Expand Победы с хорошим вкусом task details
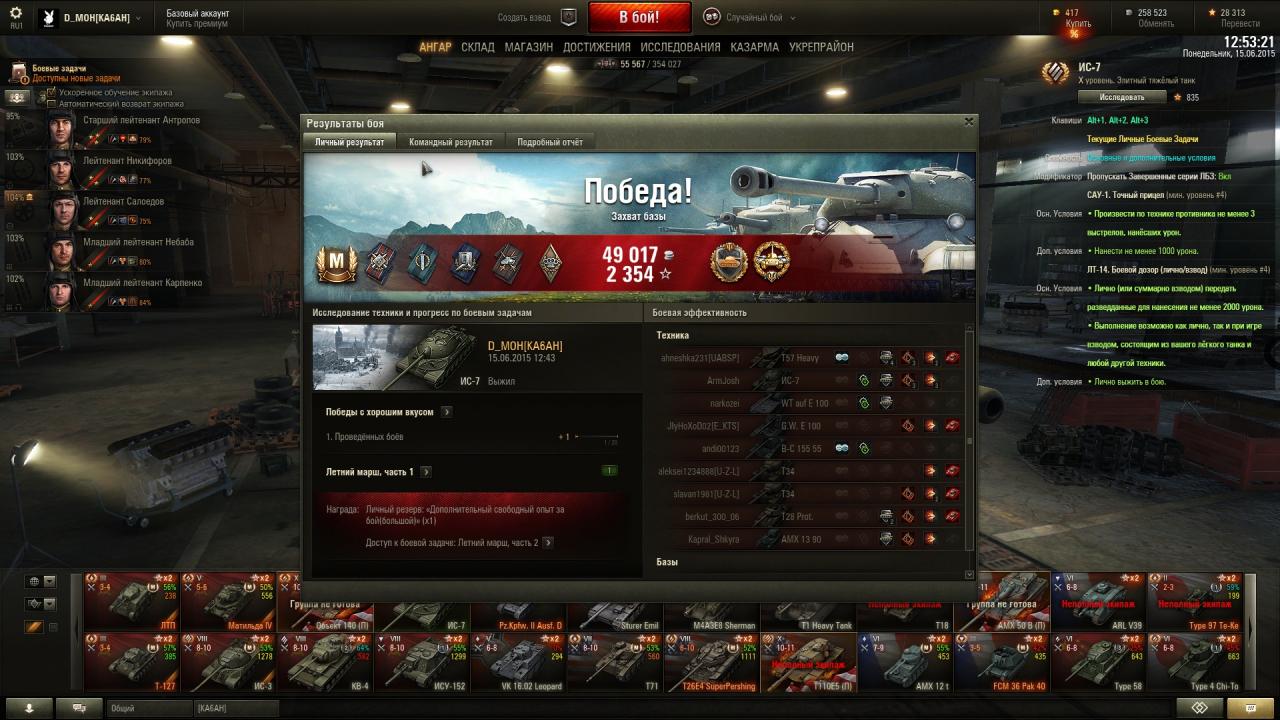1280x720 pixels. coord(446,411)
